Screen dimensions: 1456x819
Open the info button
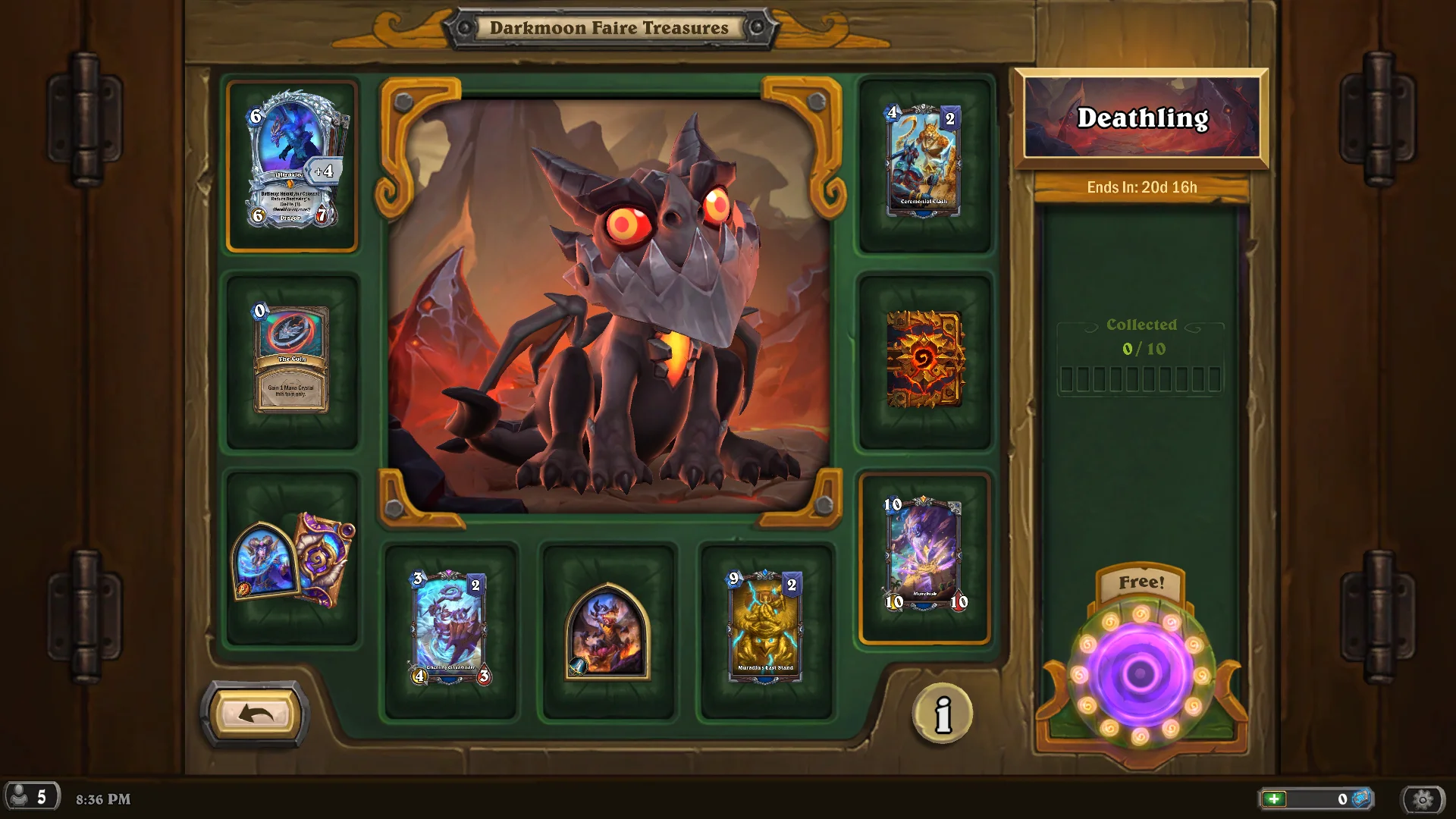[x=943, y=714]
